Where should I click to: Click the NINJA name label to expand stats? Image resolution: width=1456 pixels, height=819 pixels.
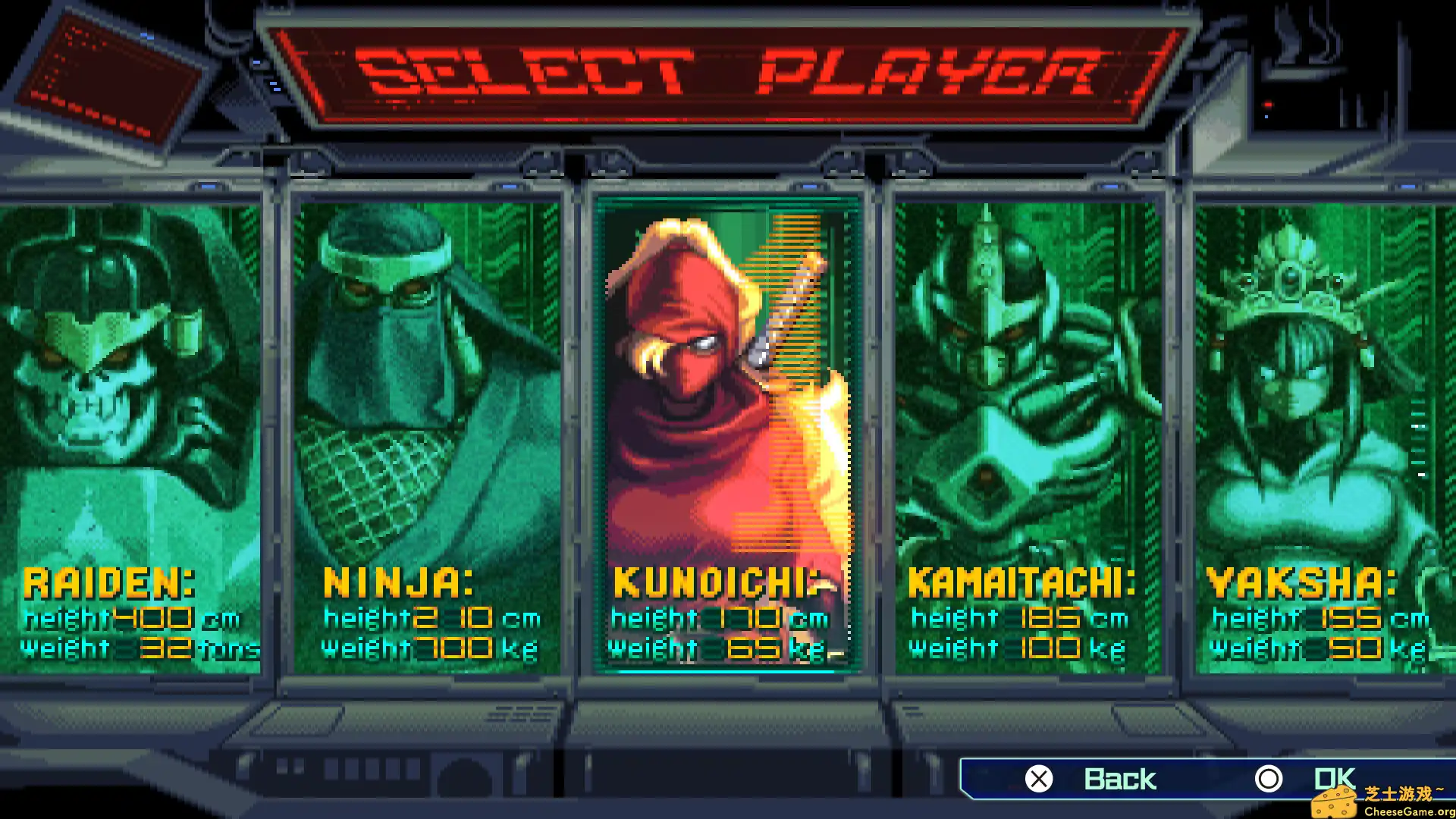point(398,584)
